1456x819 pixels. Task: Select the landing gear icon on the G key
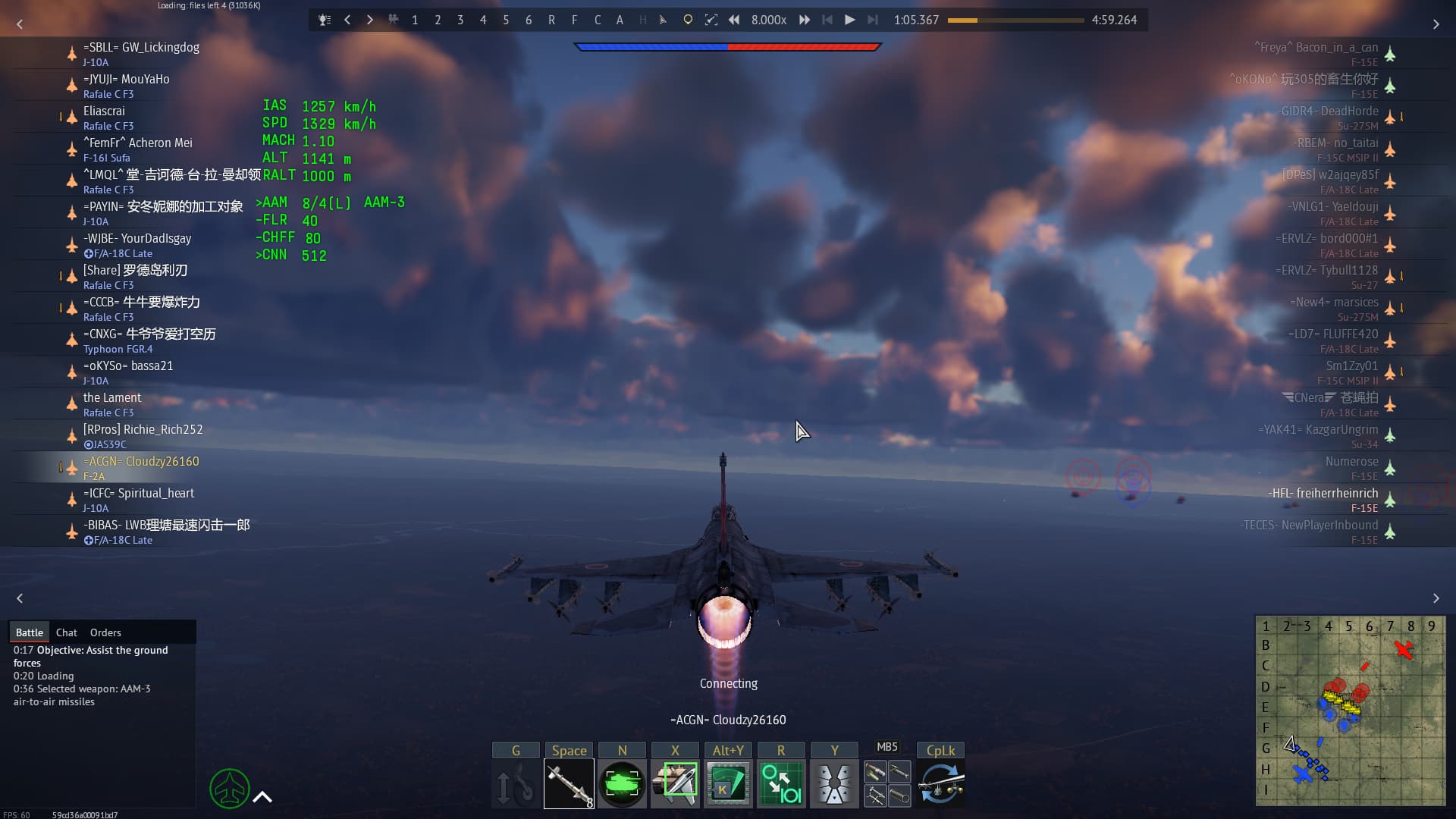[516, 783]
